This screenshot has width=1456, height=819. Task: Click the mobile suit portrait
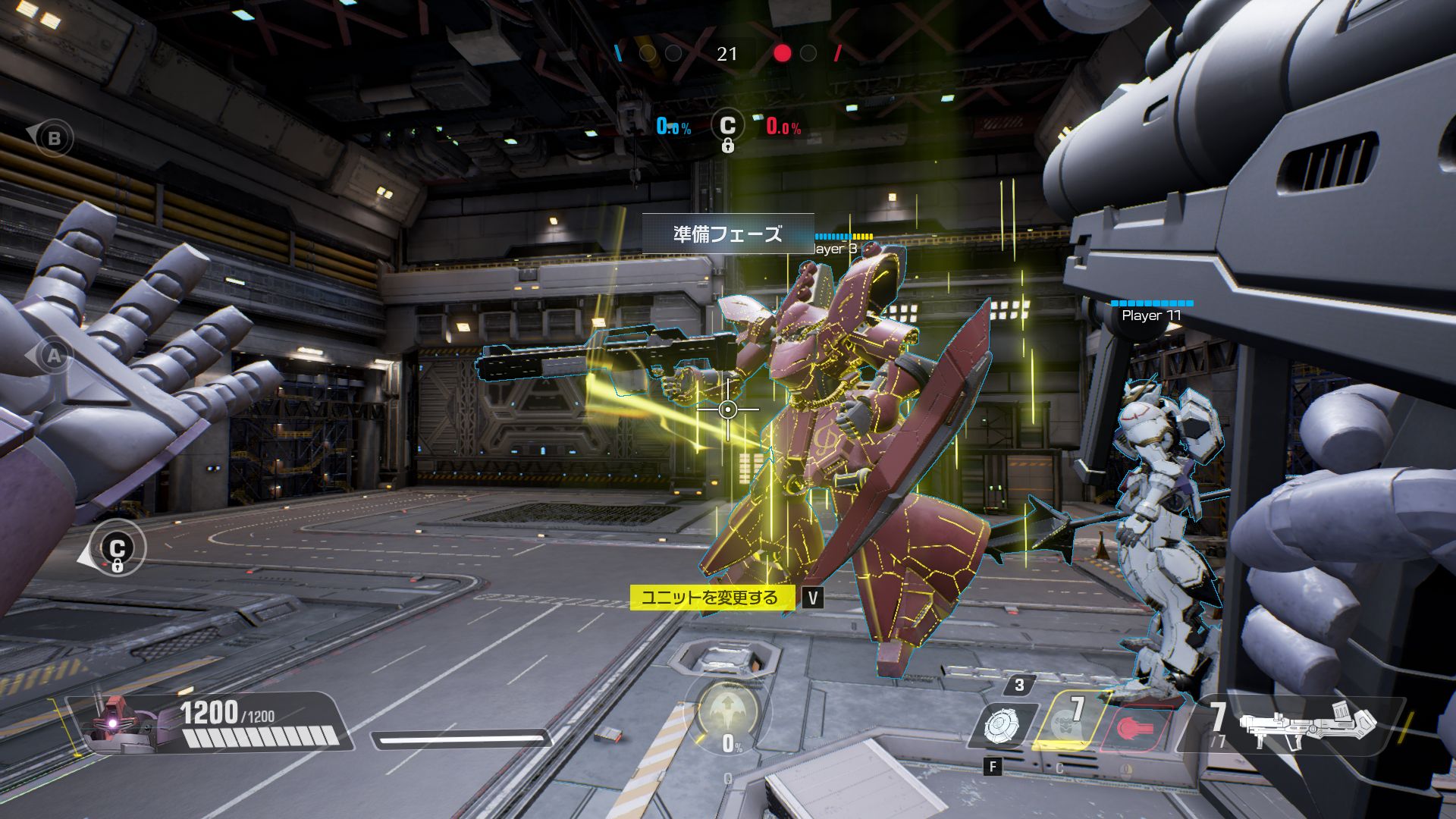121,723
